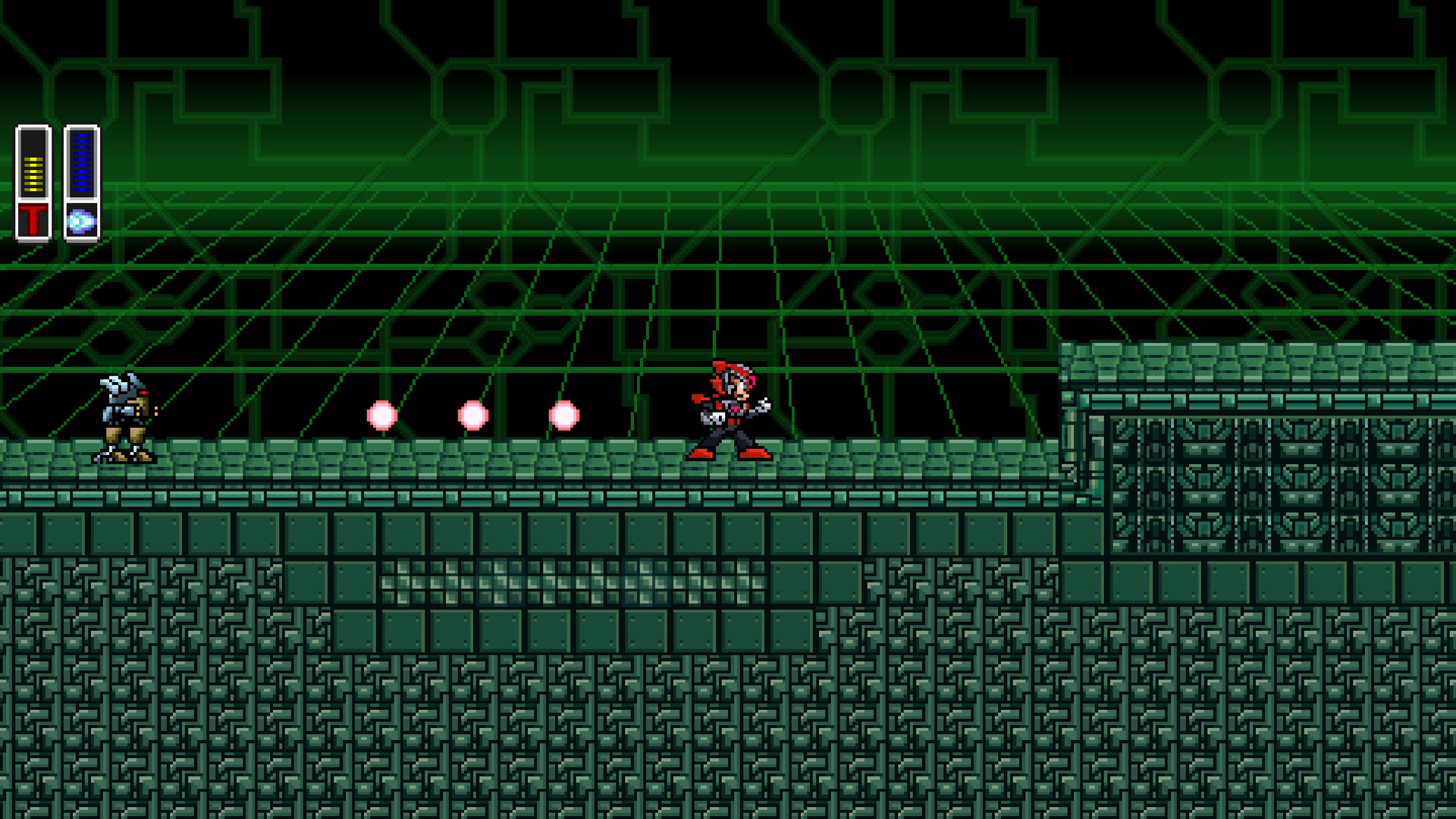Click the rightmost pink energy projectile
Image resolution: width=1456 pixels, height=819 pixels.
tap(563, 413)
